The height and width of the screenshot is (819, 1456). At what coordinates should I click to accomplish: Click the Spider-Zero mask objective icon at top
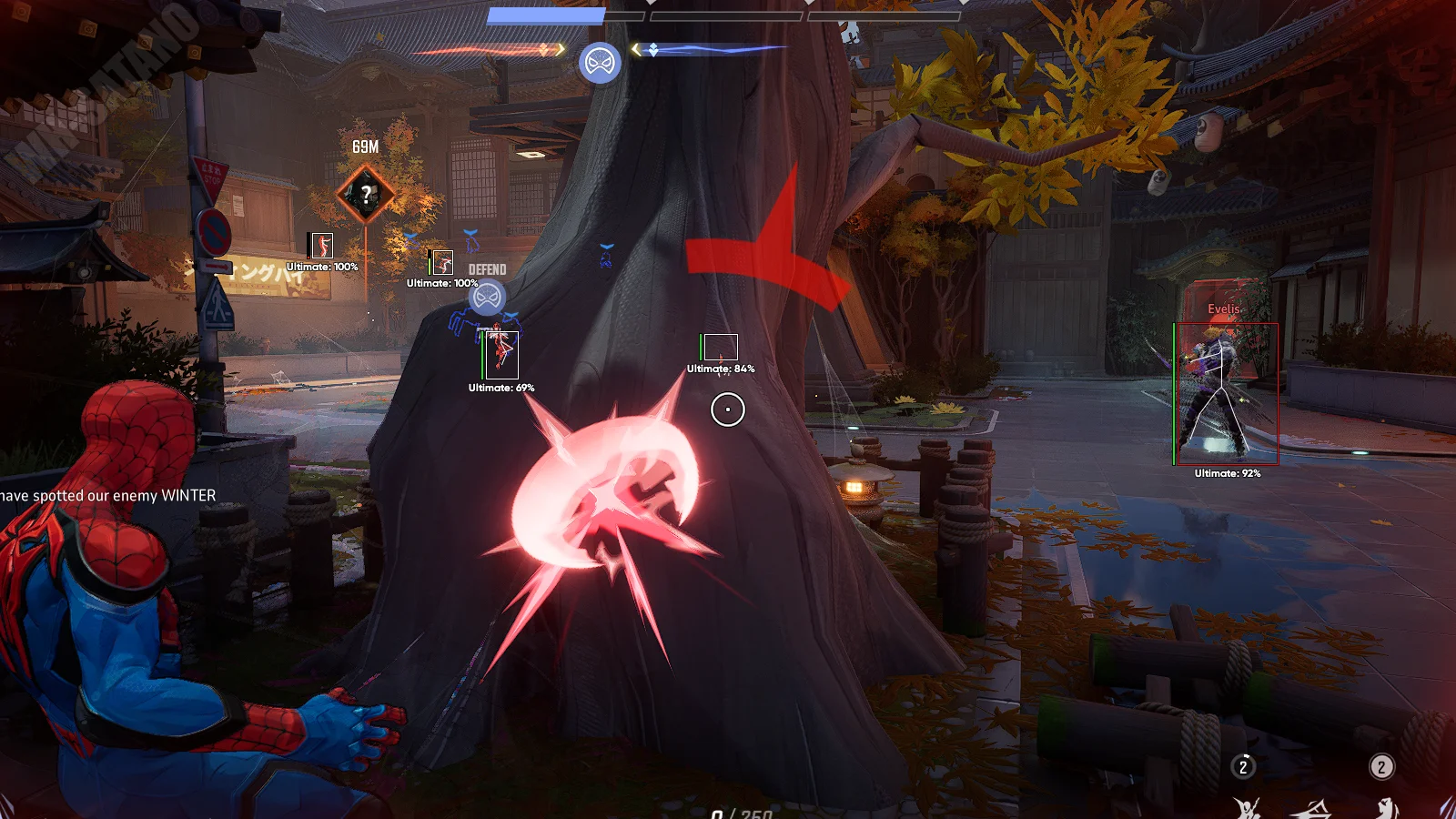600,63
